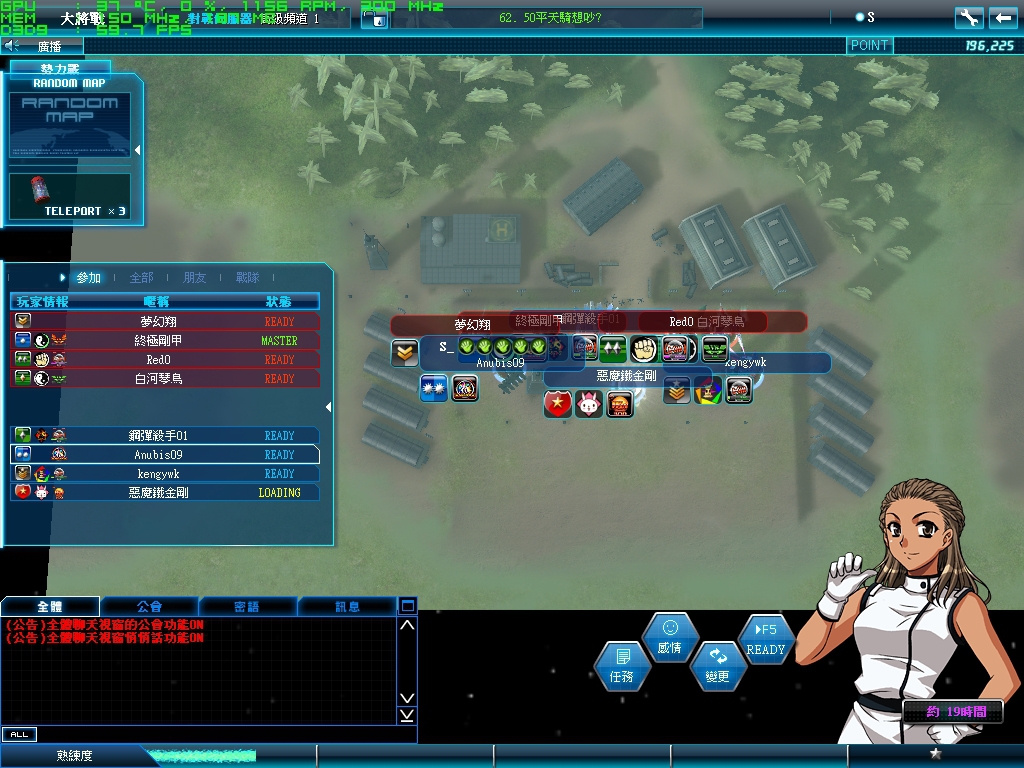Open the 訊息 message chat tab
The image size is (1024, 768).
[x=347, y=606]
